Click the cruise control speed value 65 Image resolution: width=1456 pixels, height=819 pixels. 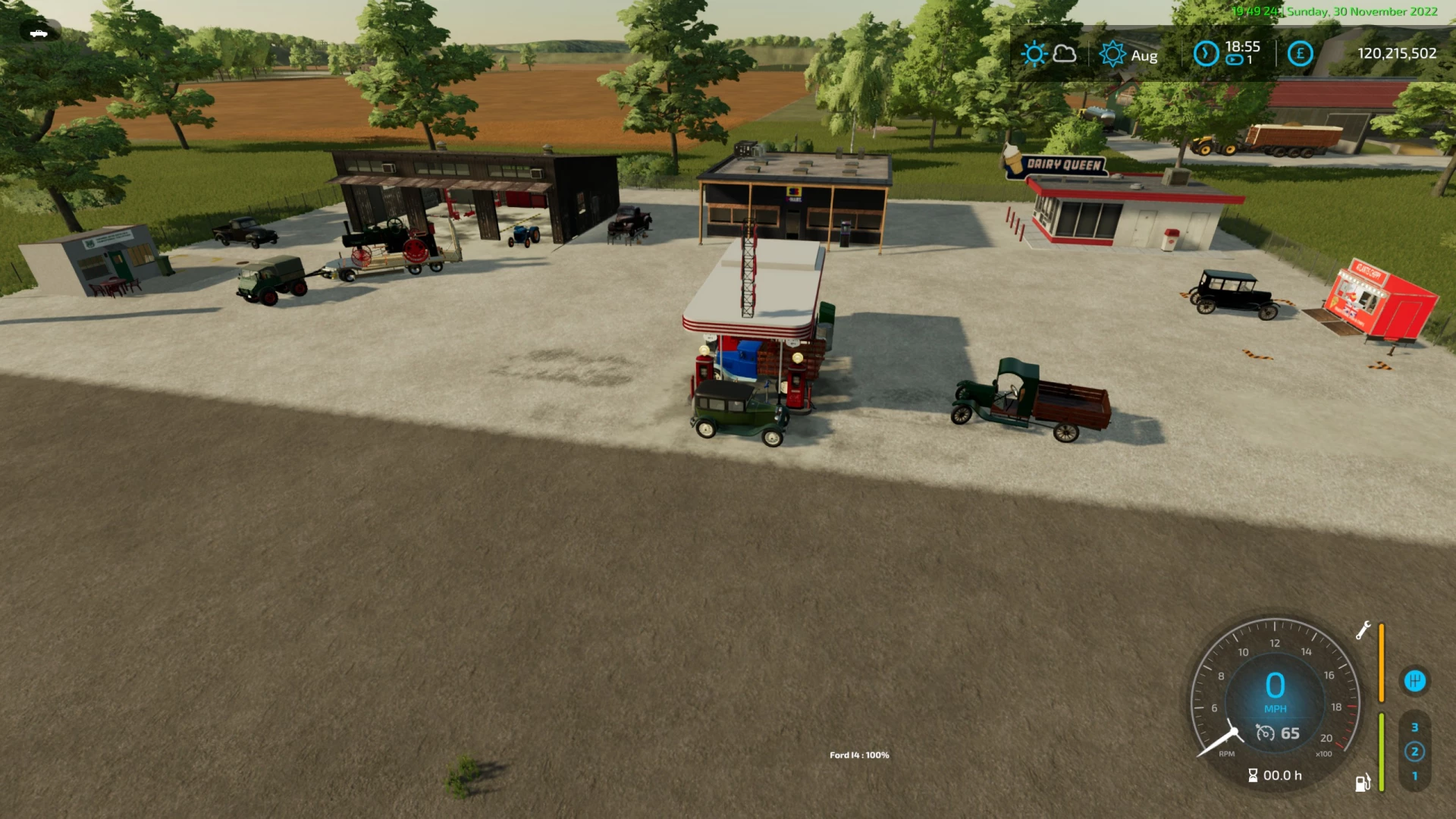tap(1290, 733)
